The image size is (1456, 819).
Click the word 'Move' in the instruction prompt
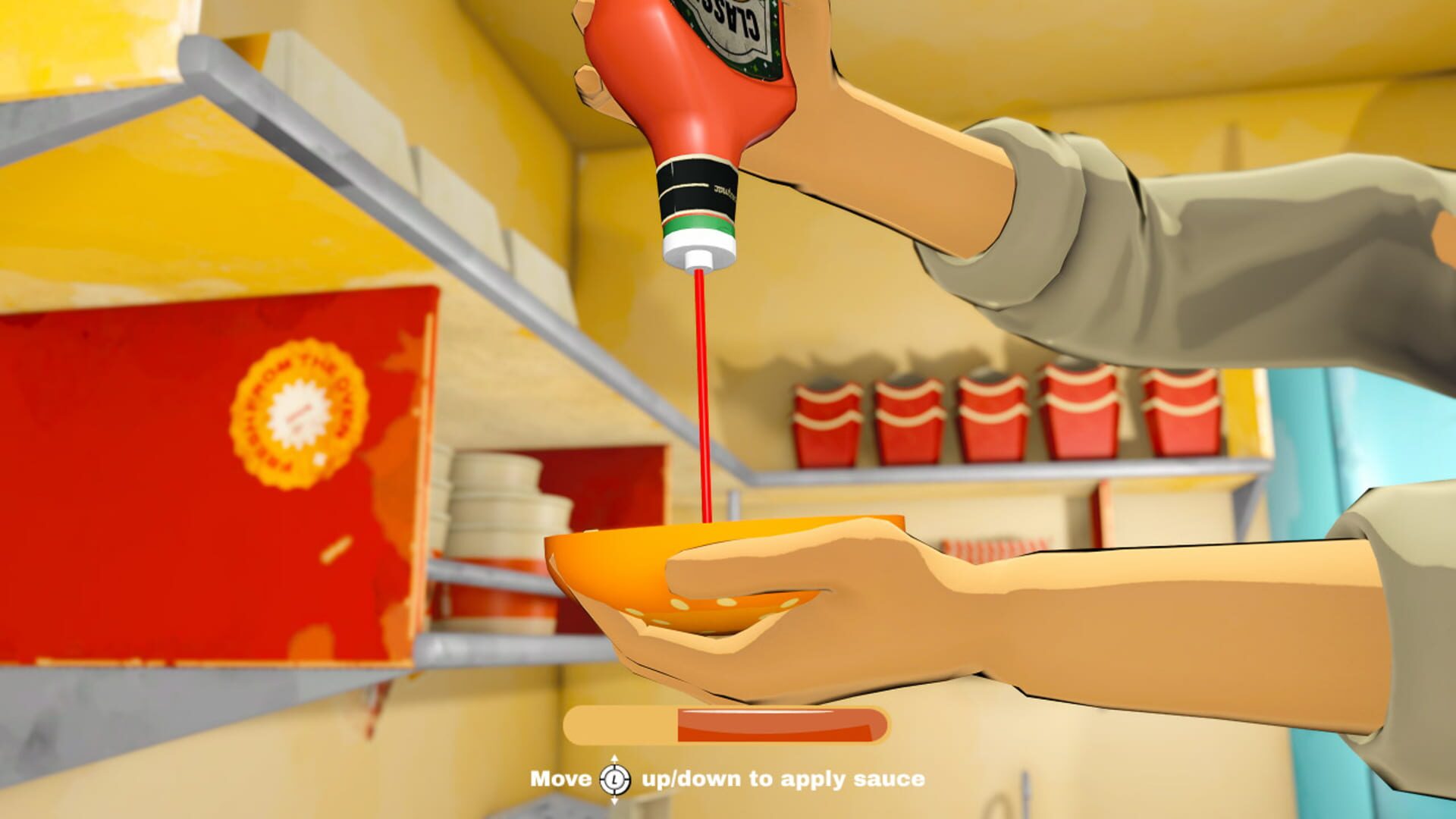pyautogui.click(x=561, y=780)
